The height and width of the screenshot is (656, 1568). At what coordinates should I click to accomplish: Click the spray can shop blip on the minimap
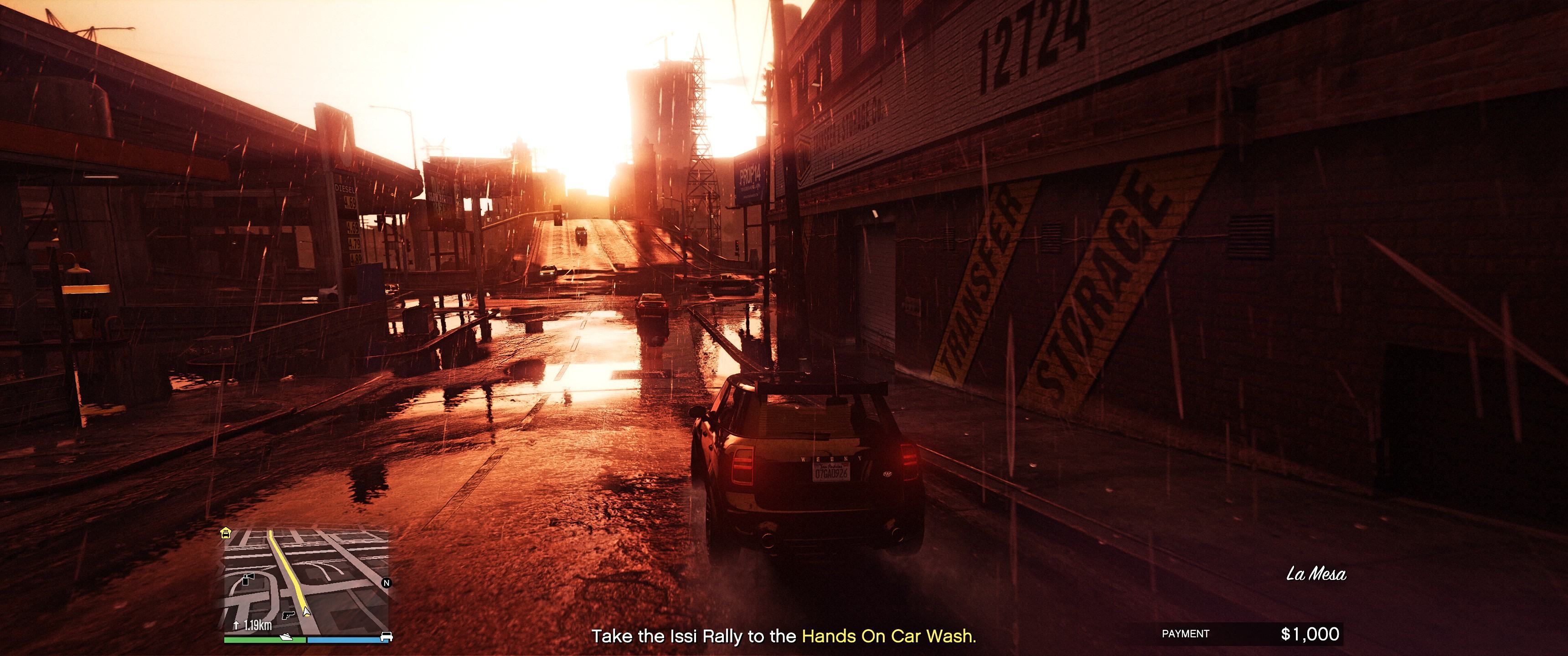(248, 579)
